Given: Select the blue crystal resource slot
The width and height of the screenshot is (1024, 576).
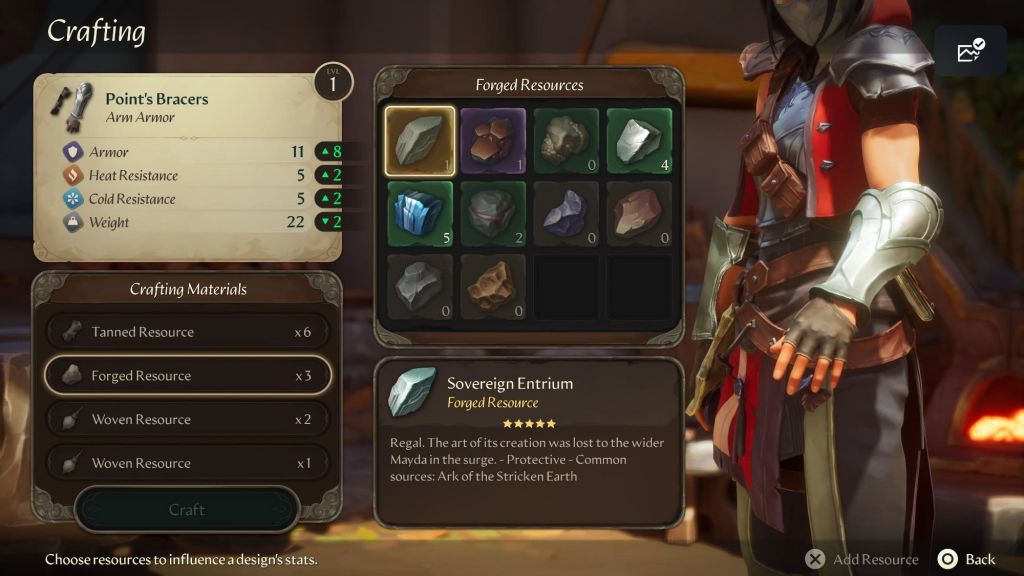Looking at the screenshot, I should pos(420,214).
